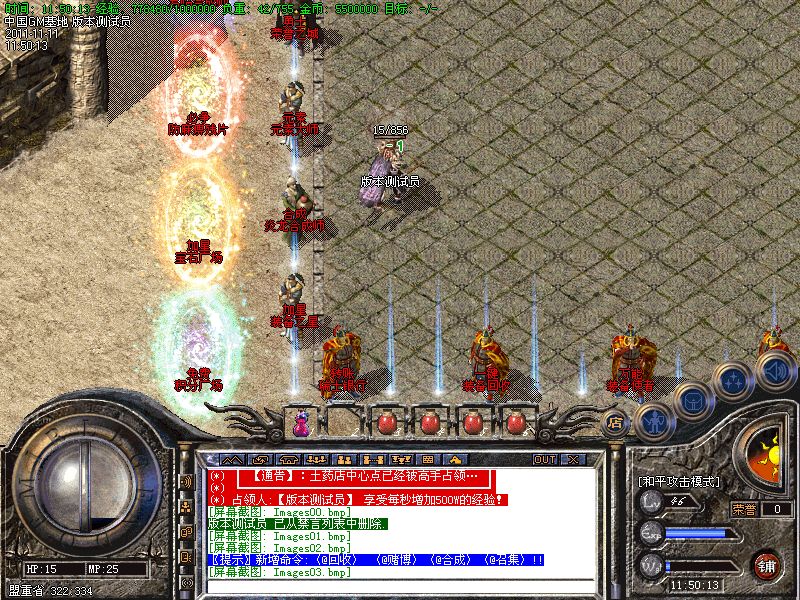800x600 pixels.
Task: Open the skills sparkle round button
Action: pyautogui.click(x=736, y=380)
